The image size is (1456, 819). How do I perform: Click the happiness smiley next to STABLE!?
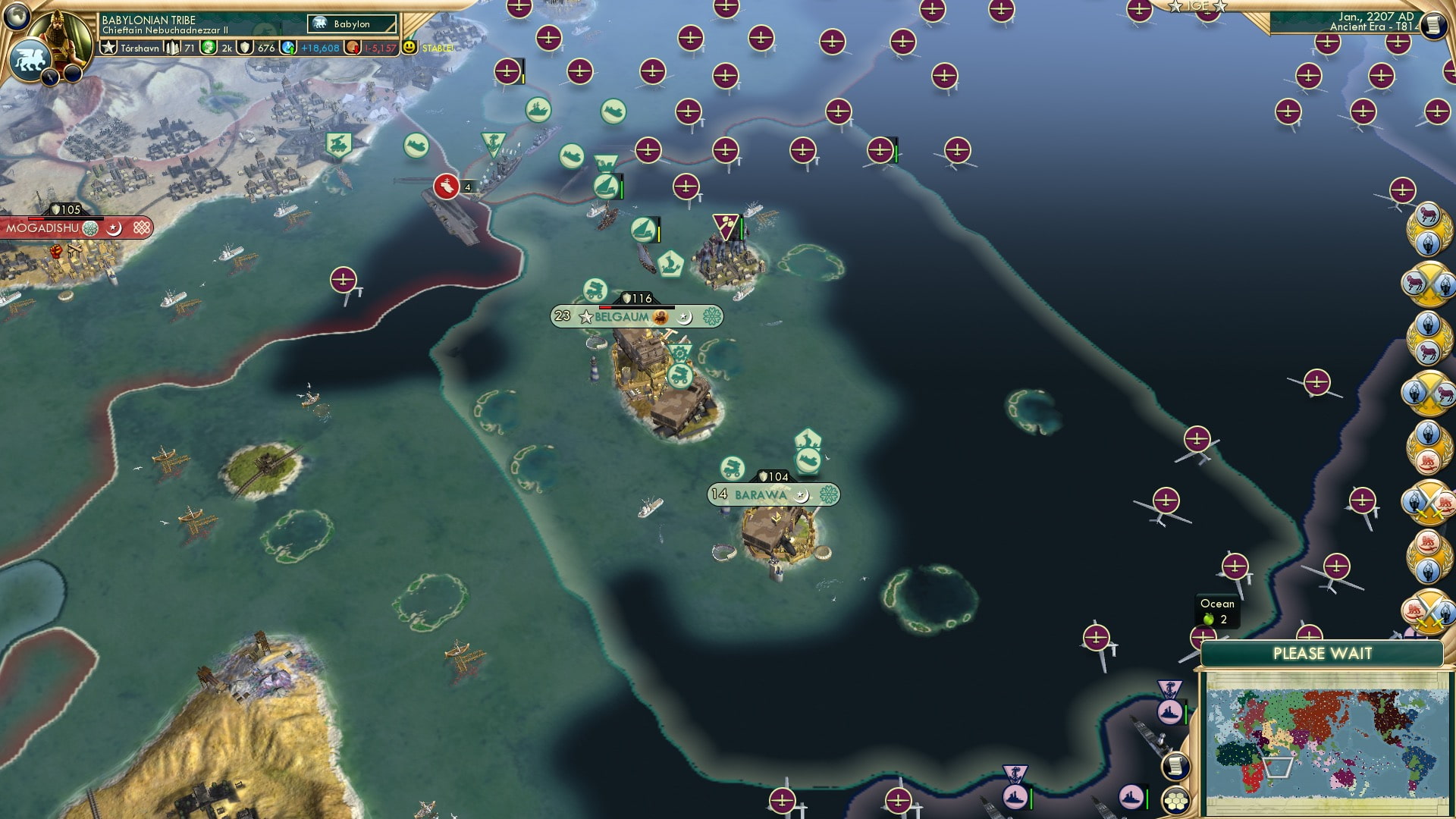tap(408, 46)
